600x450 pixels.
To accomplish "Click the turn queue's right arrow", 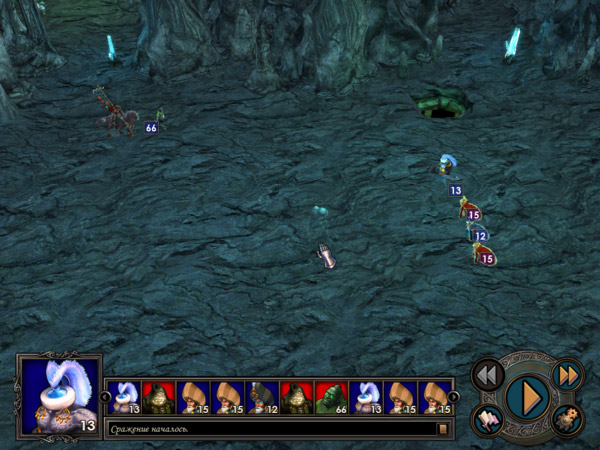I will [x=454, y=397].
